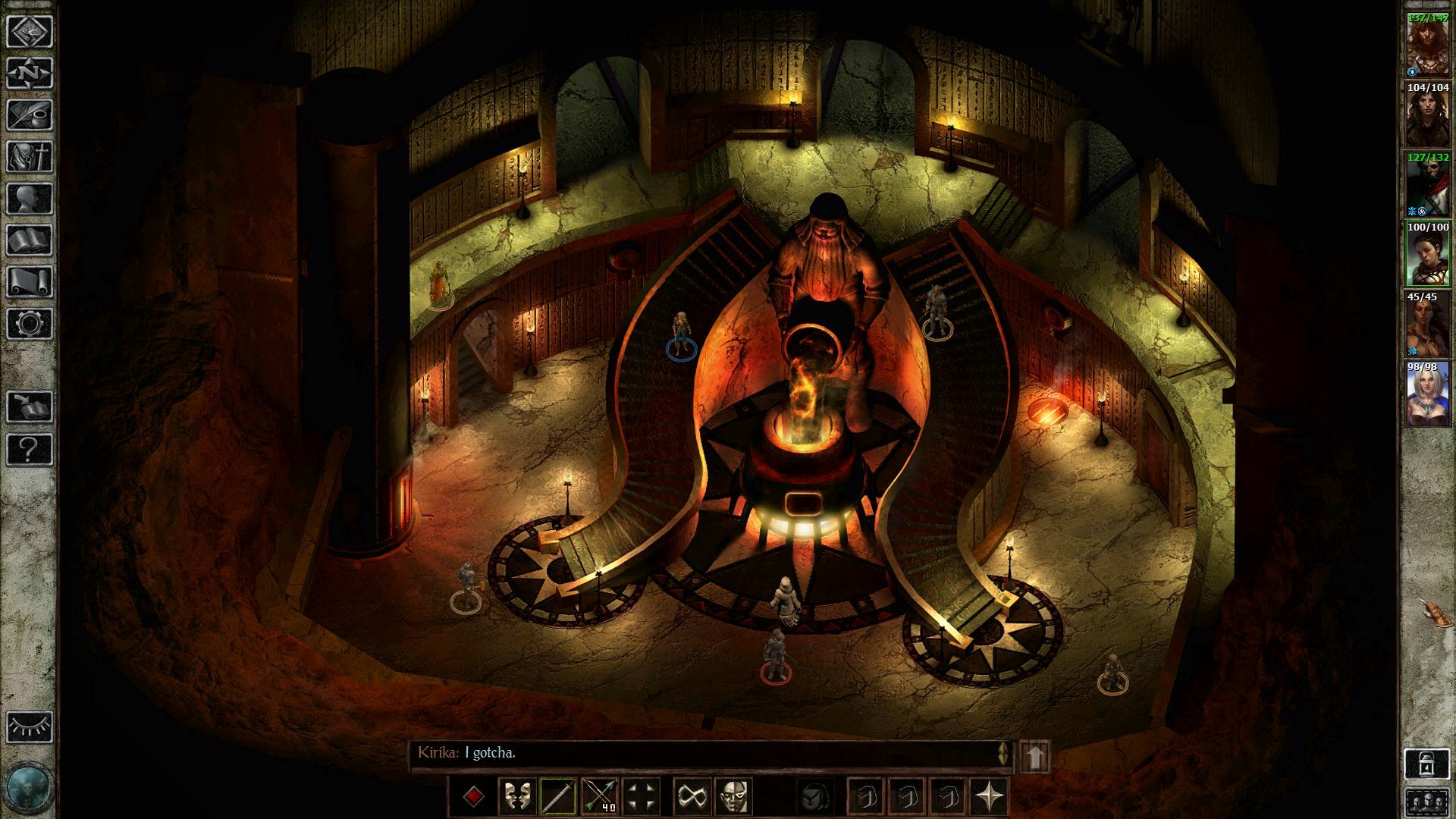This screenshot has height=819, width=1456.
Task: Open the inventory armor and sword button
Action: pyautogui.click(x=30, y=157)
